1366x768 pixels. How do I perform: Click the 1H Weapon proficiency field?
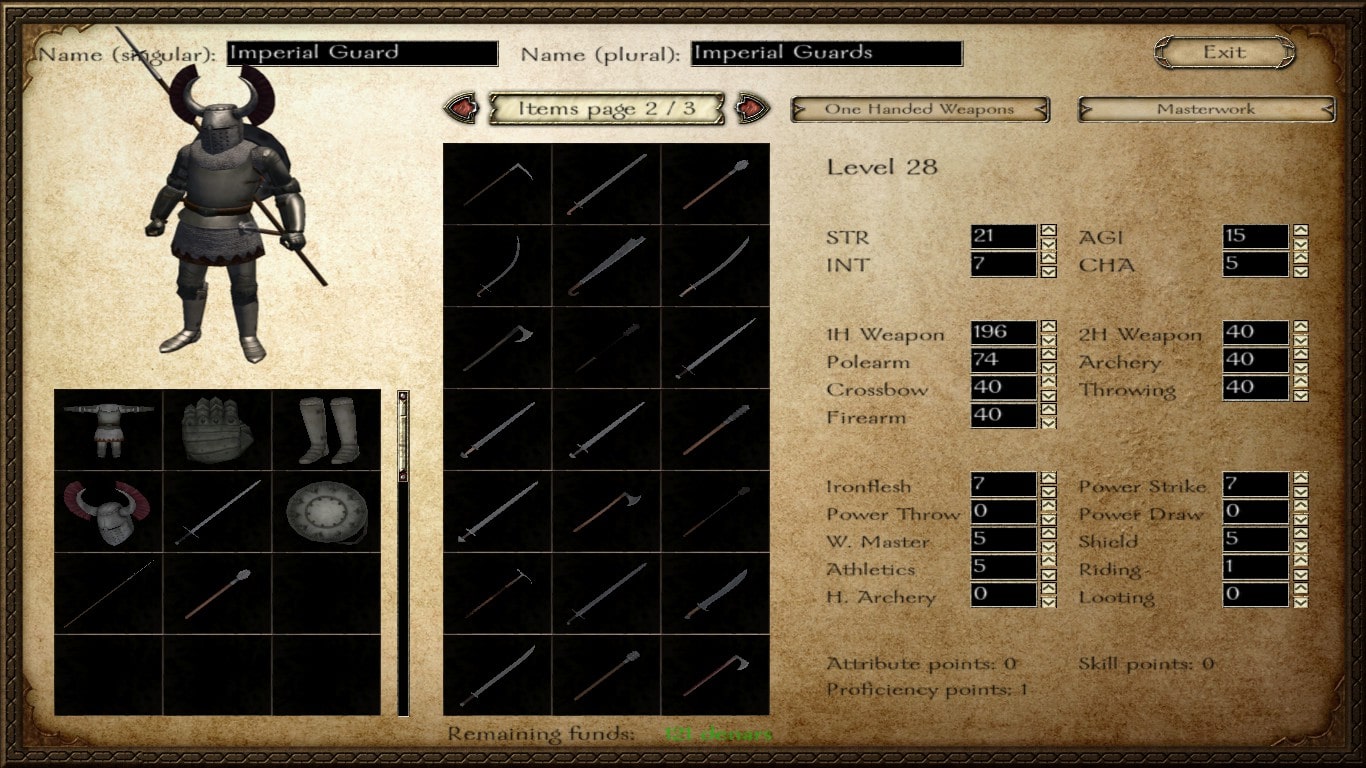coord(1003,332)
